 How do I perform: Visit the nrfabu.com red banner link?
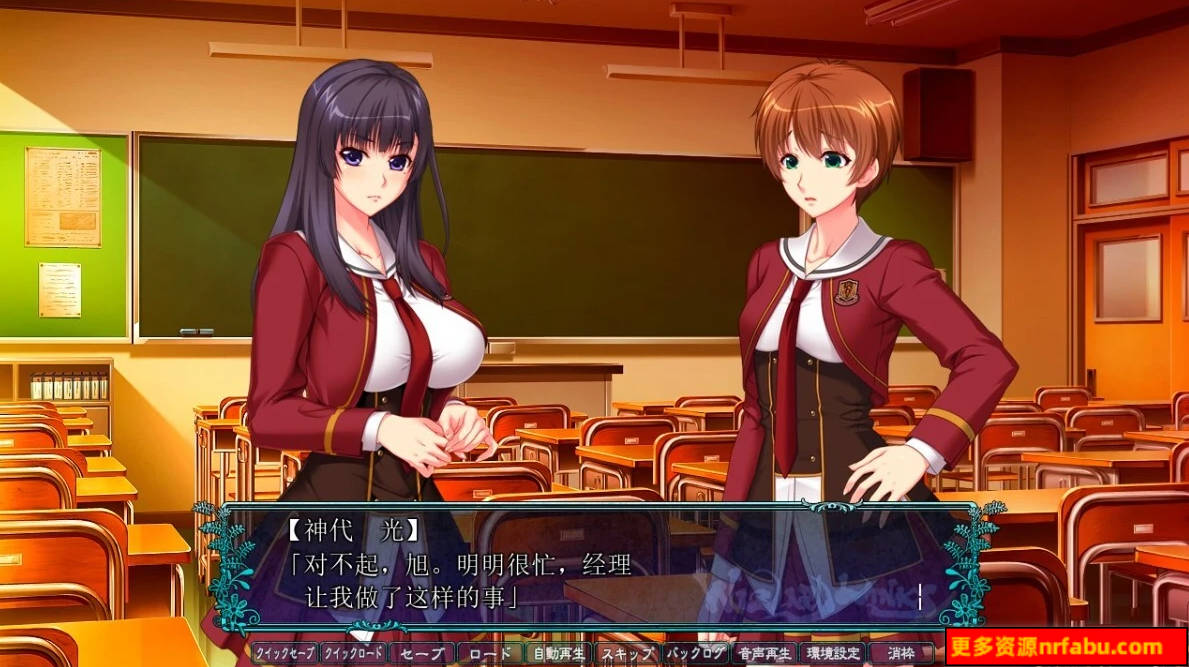coord(1066,646)
